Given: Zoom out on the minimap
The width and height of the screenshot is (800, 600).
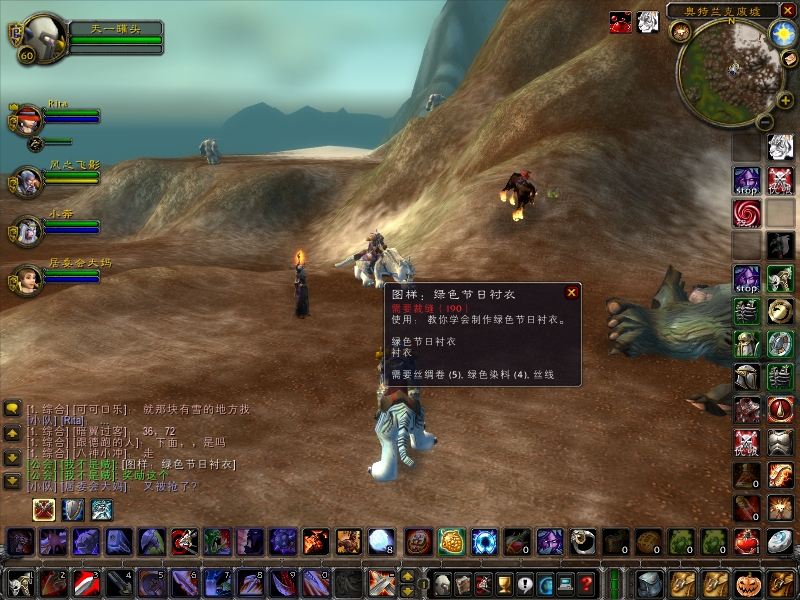Looking at the screenshot, I should point(763,122).
